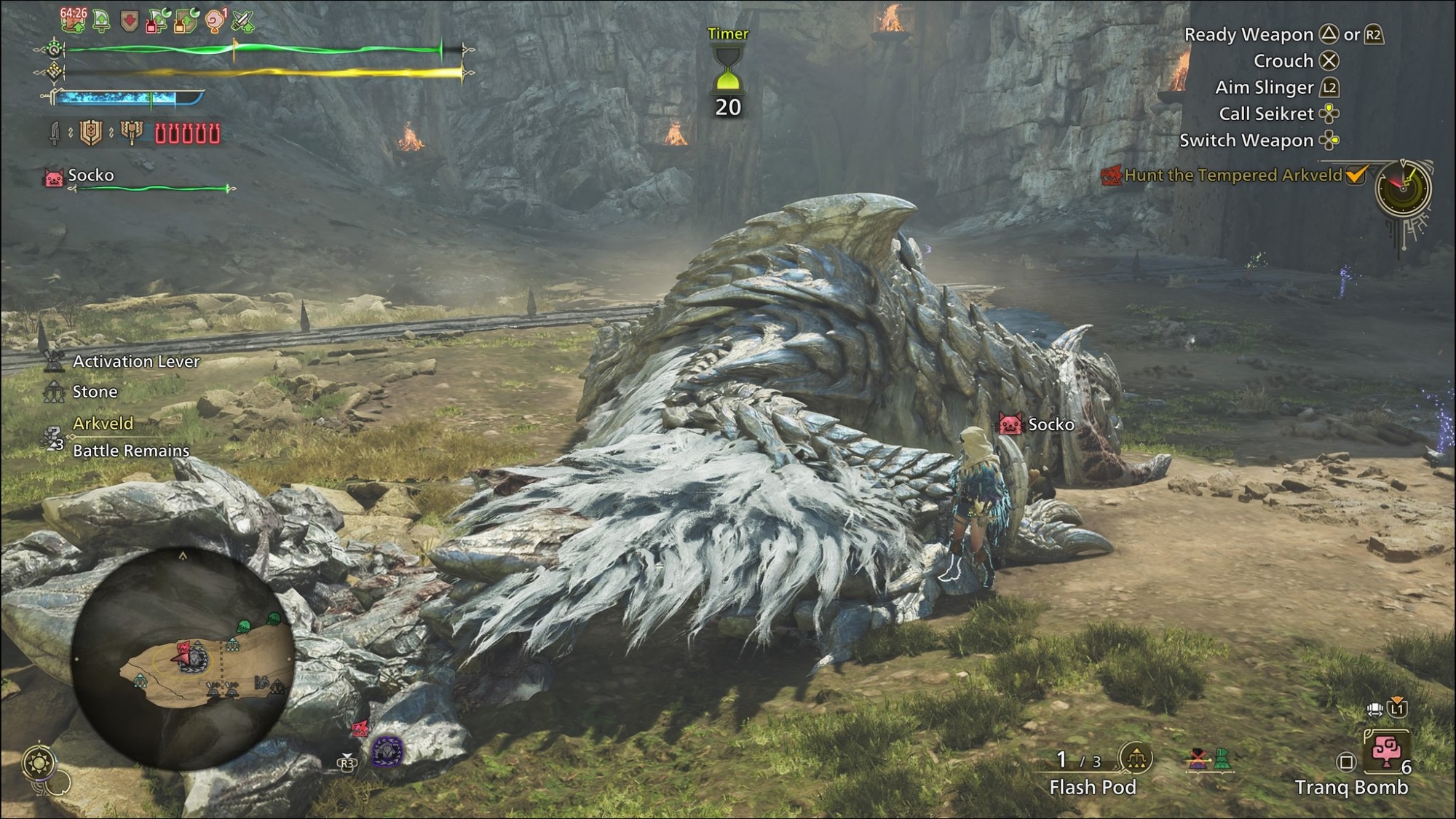Screen dimensions: 1456x819
Task: Inspect the timed buff icon showing 64:26
Action: 73,20
